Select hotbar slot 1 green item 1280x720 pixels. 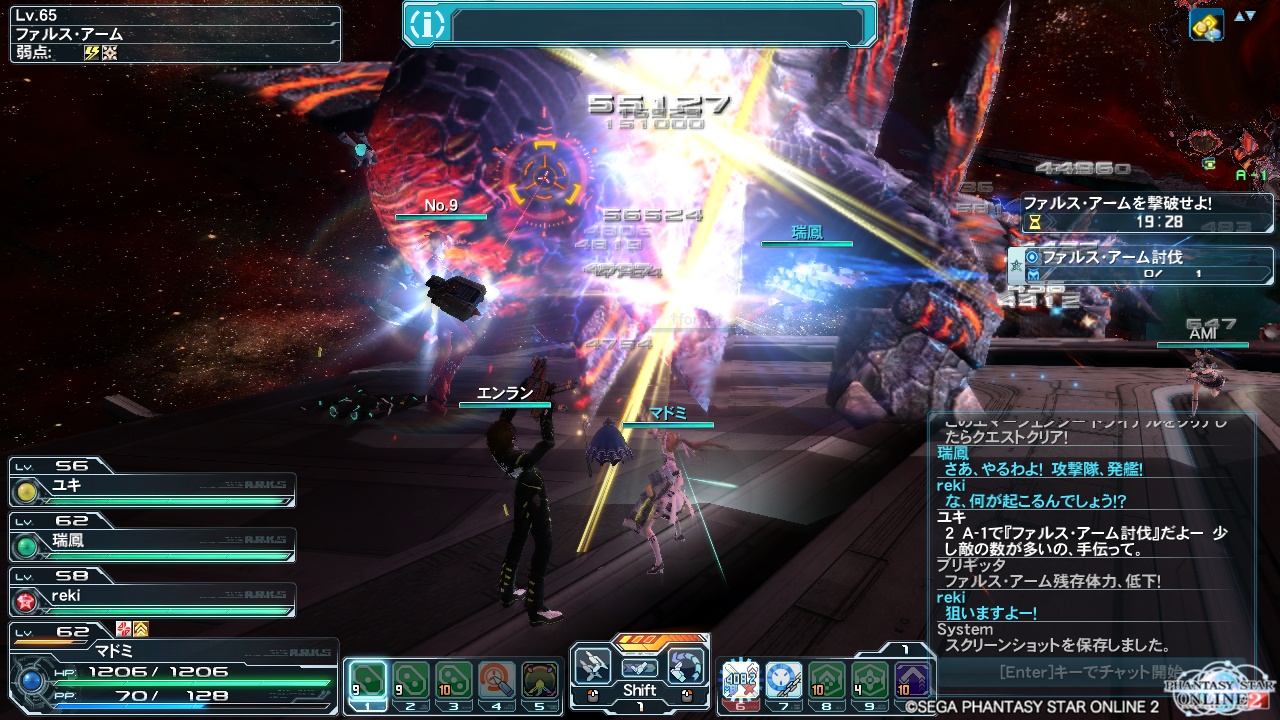367,680
